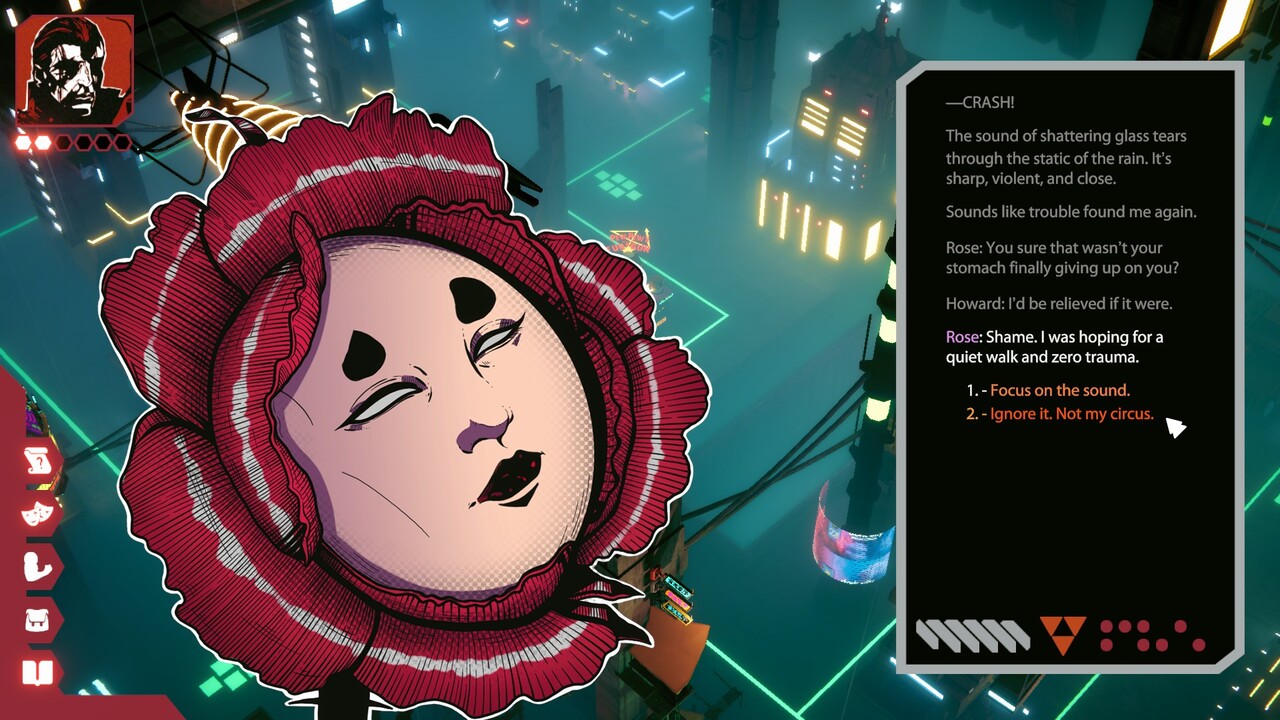The width and height of the screenshot is (1280, 720).
Task: Open the quest scroll with question mark
Action: click(x=38, y=461)
